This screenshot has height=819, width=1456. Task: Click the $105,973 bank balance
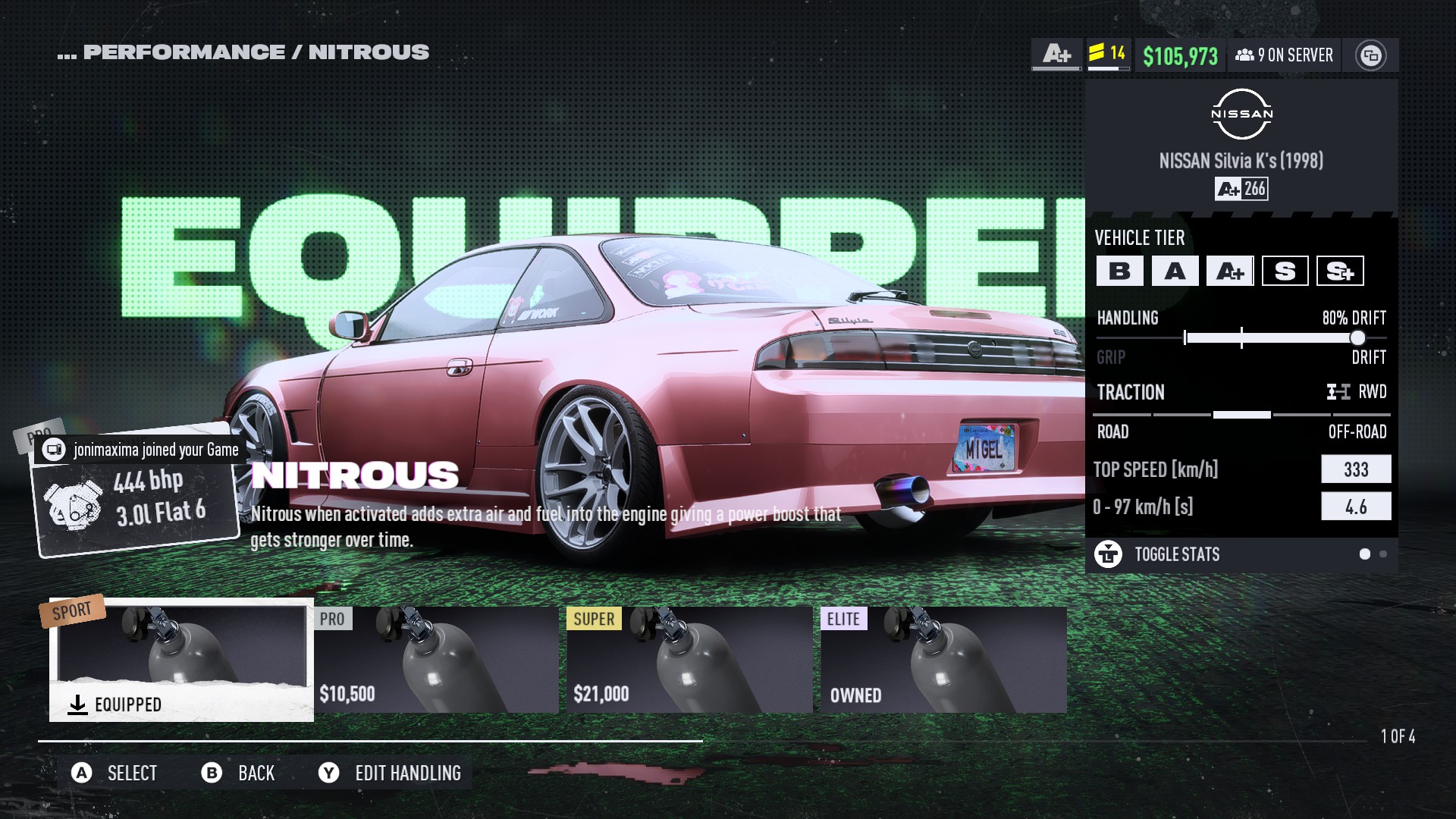(x=1180, y=55)
